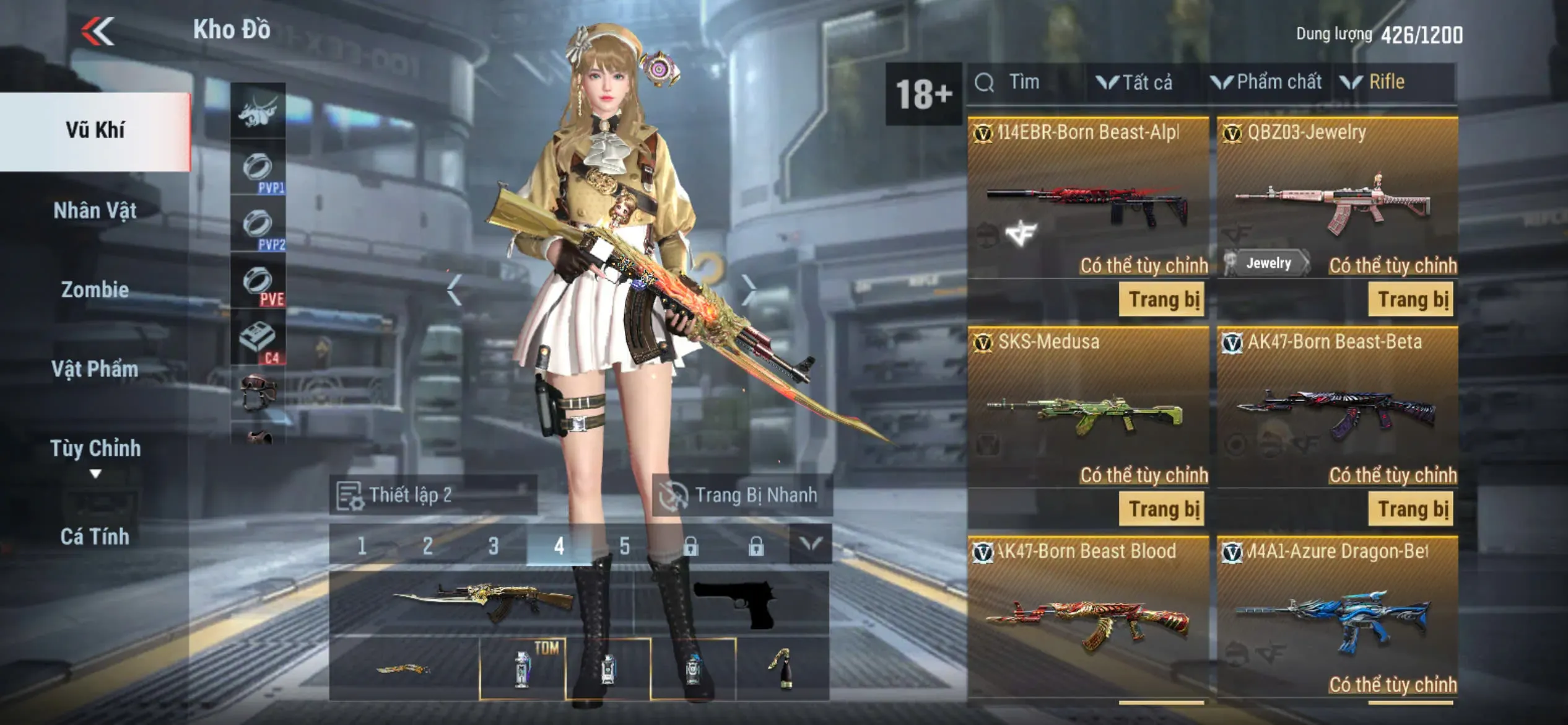Screen dimensions: 1568x725
Task: Choose the C4 equipment slot
Action: (x=258, y=340)
